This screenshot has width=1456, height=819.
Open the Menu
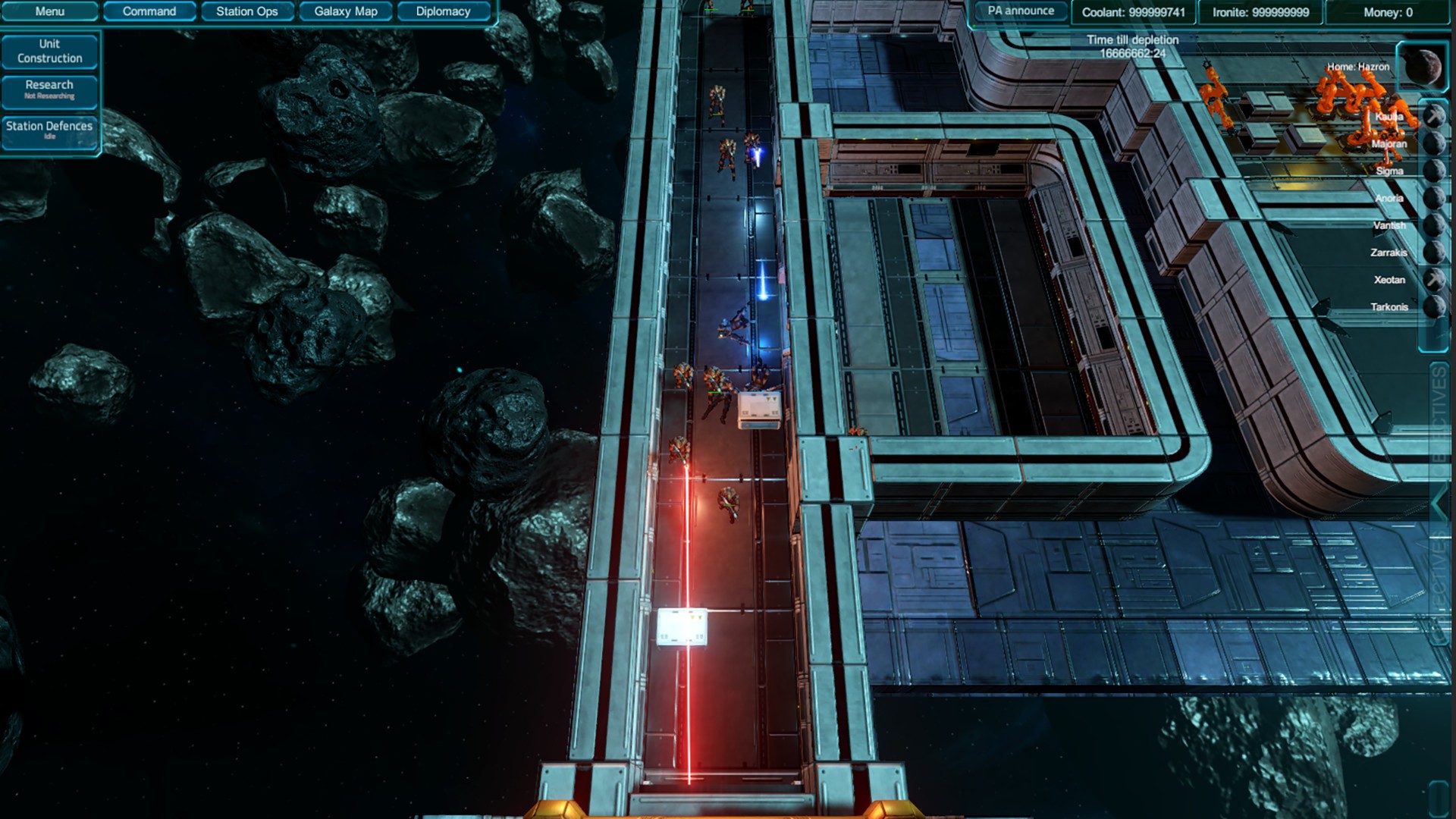coord(50,11)
